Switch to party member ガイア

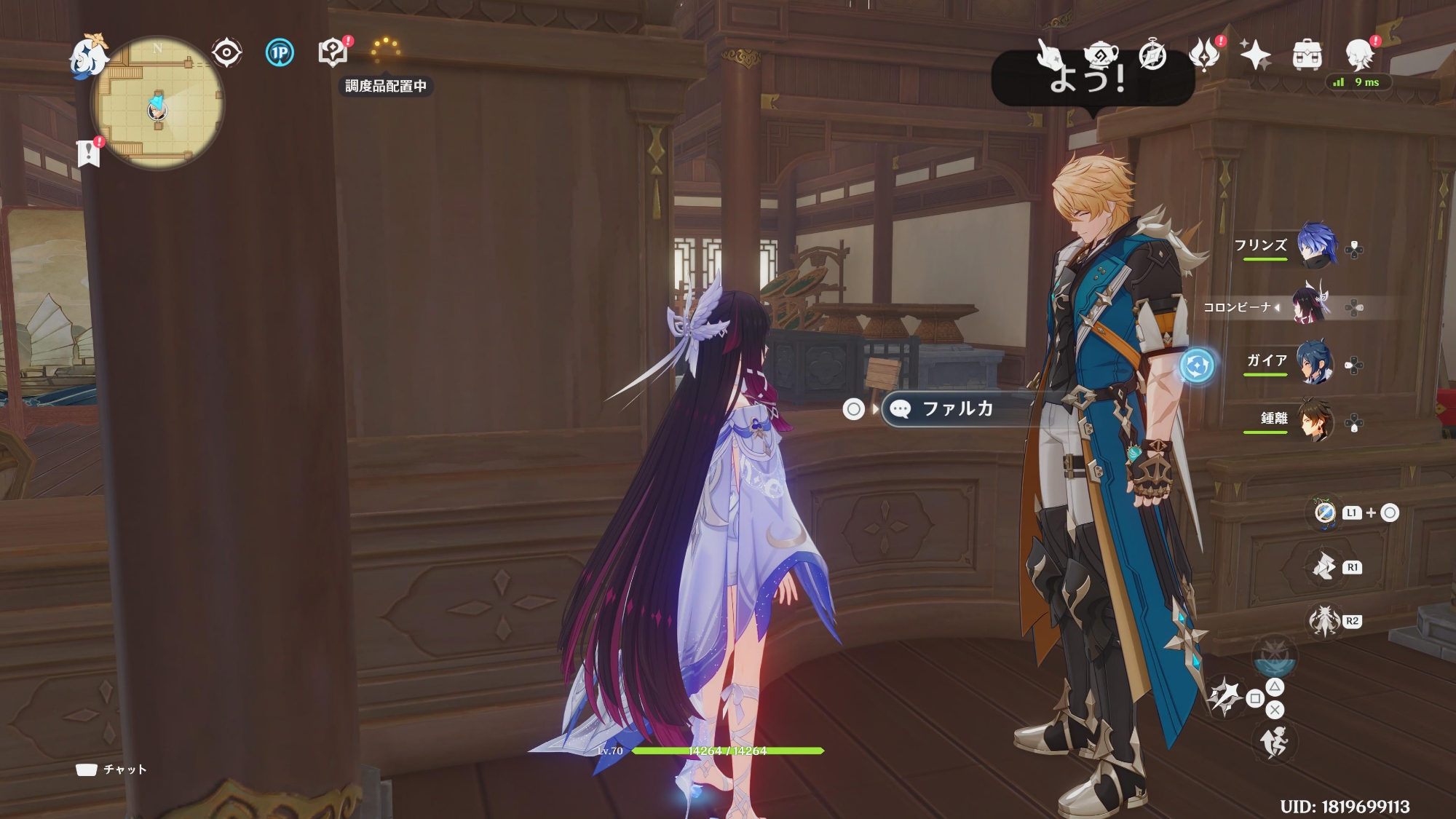click(x=1315, y=362)
